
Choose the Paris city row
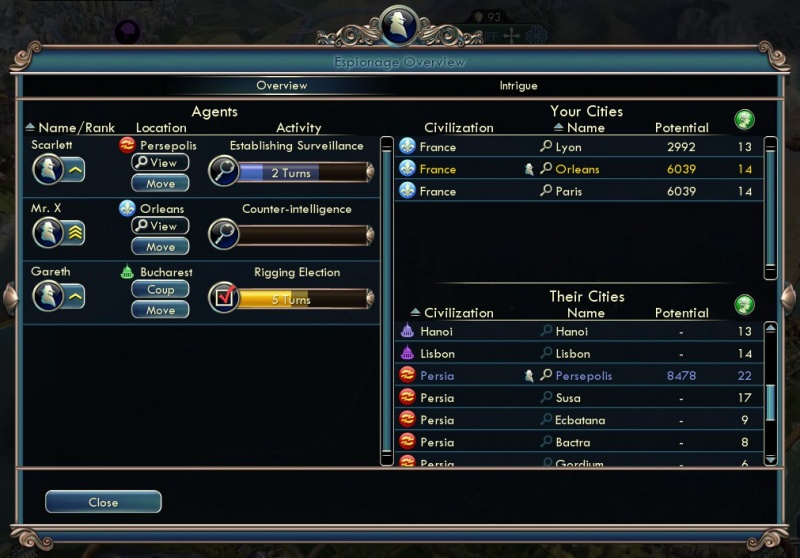(x=580, y=191)
